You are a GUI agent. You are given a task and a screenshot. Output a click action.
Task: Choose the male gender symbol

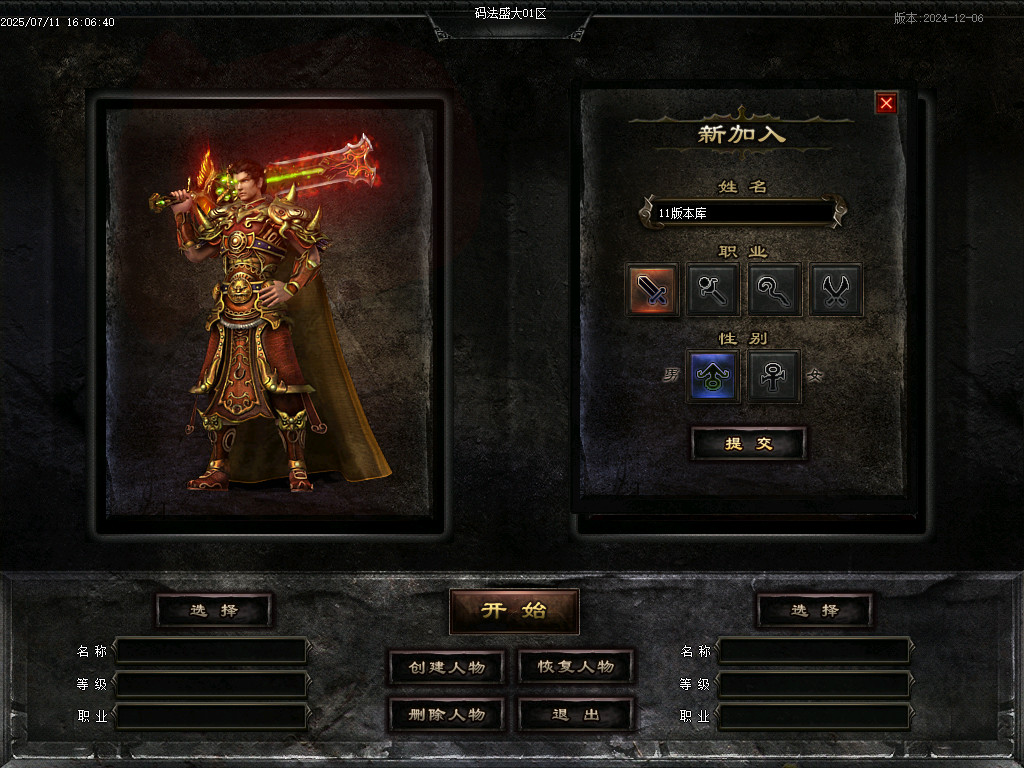click(x=713, y=376)
